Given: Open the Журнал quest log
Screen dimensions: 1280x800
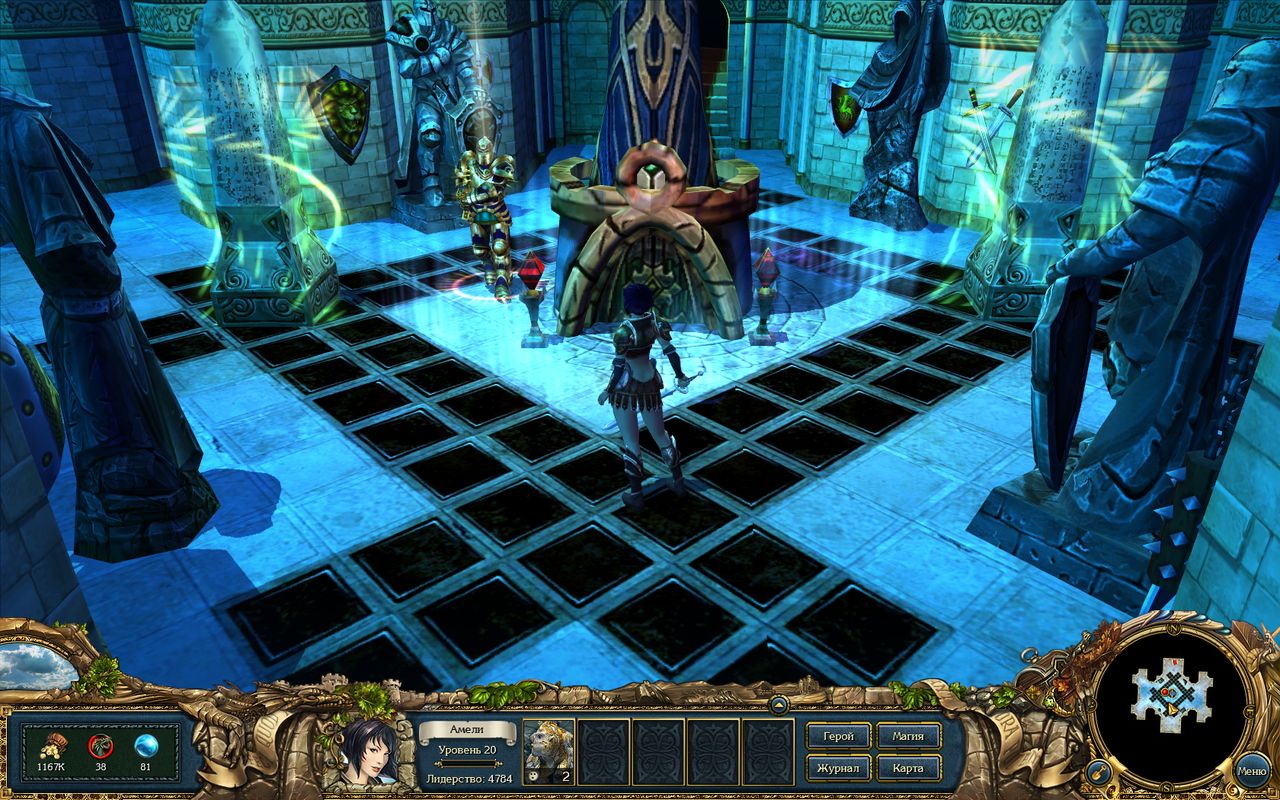Looking at the screenshot, I should point(837,769).
